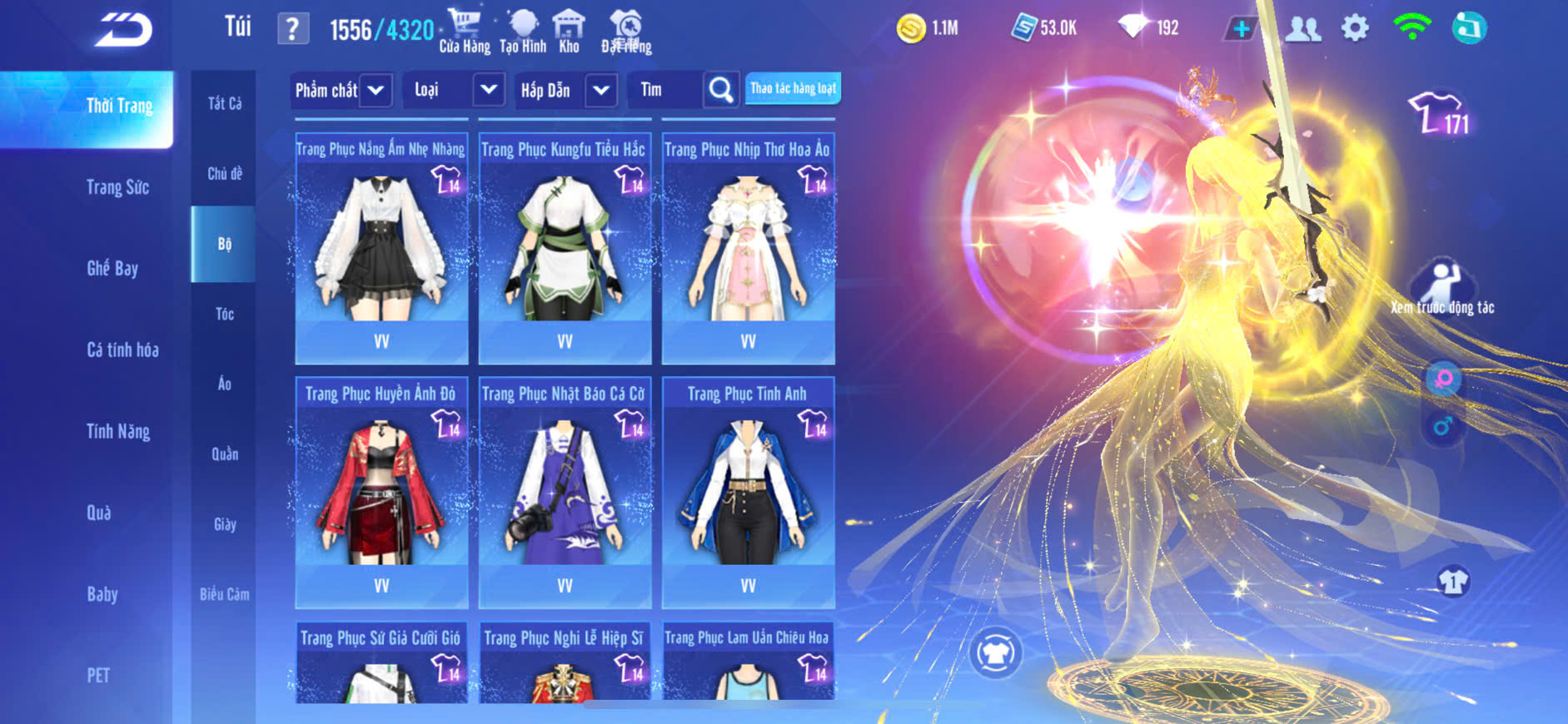Click the magnifying glass search button
This screenshot has height=724, width=1568.
(721, 90)
